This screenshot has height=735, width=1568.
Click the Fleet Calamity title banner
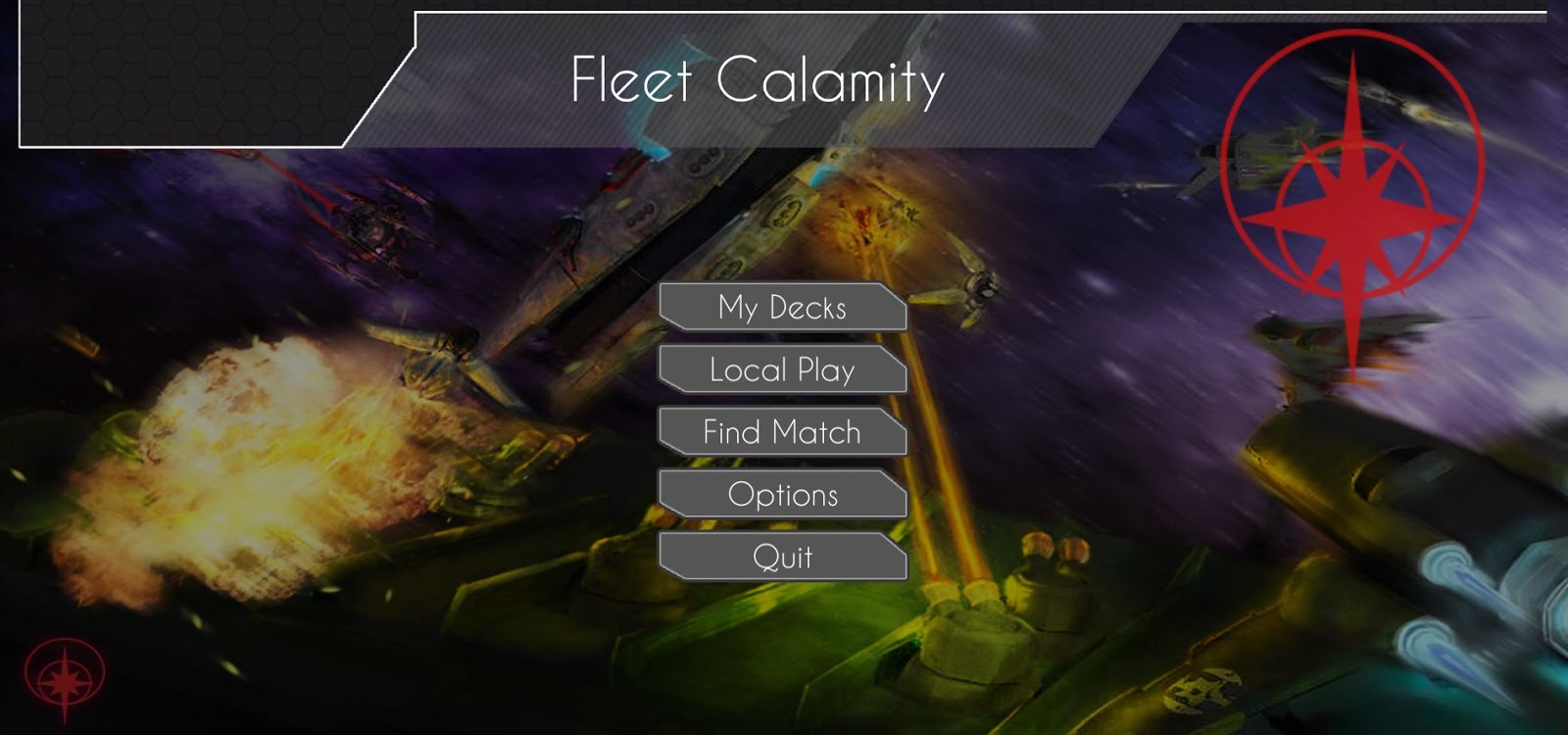pyautogui.click(x=759, y=83)
